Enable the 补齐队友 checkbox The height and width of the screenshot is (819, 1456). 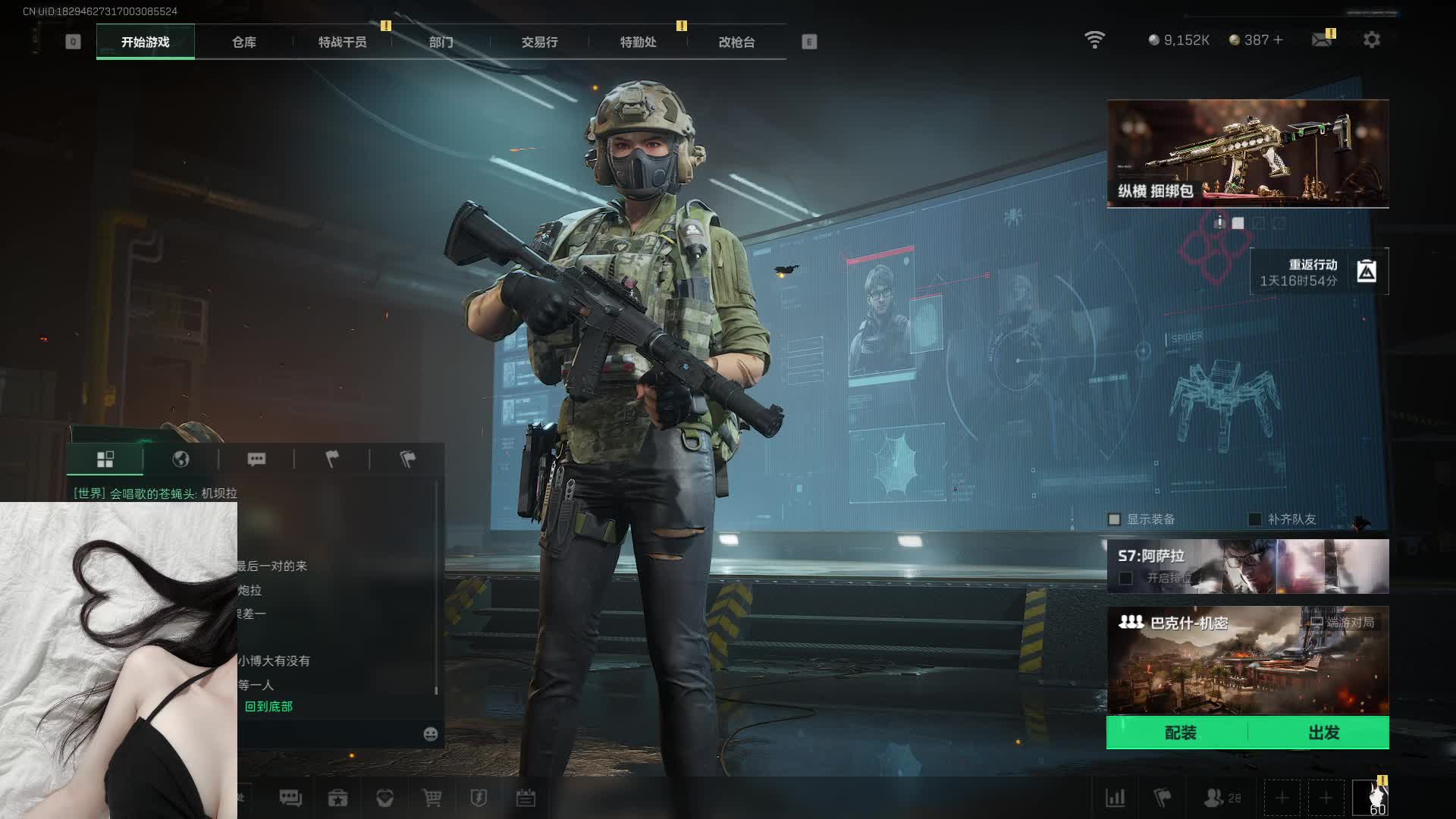pyautogui.click(x=1255, y=519)
